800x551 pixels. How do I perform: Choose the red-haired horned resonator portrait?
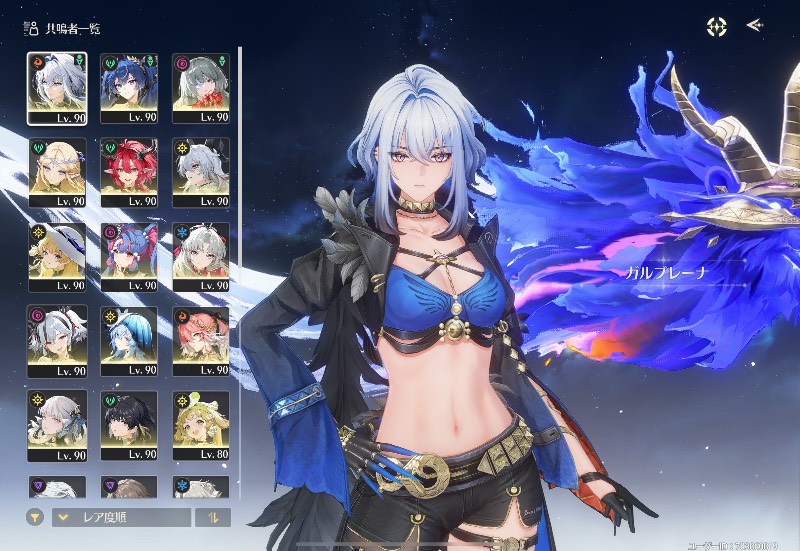129,172
